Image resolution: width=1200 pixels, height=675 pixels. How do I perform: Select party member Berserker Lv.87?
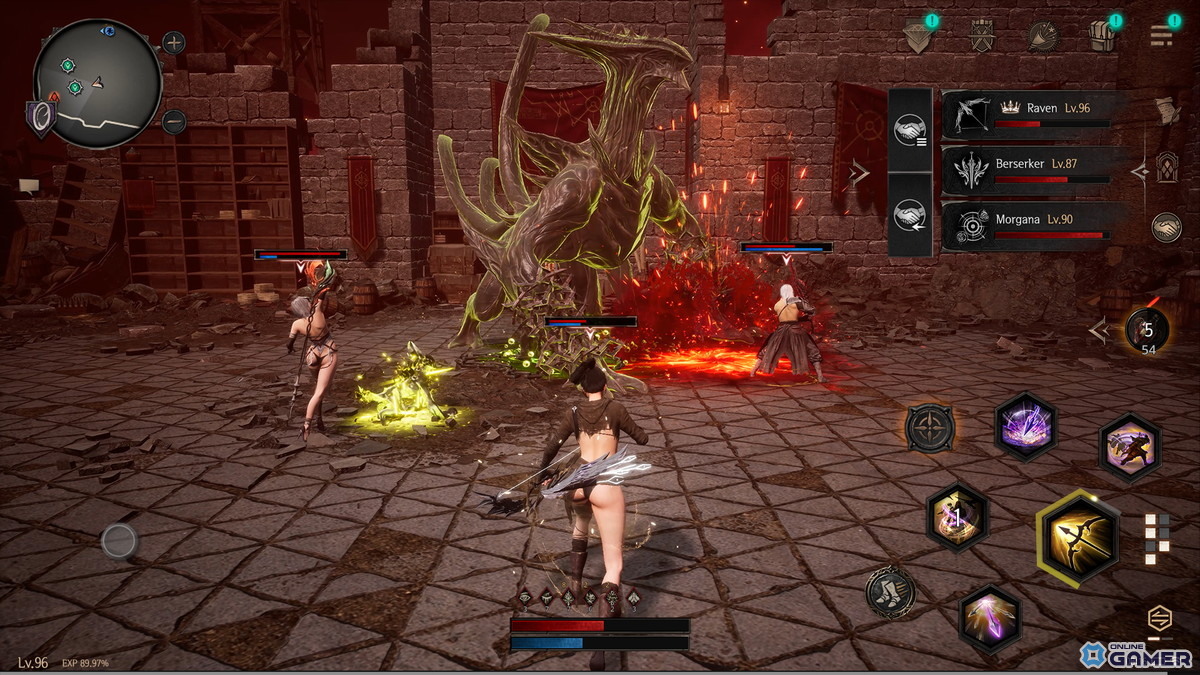pos(1026,169)
